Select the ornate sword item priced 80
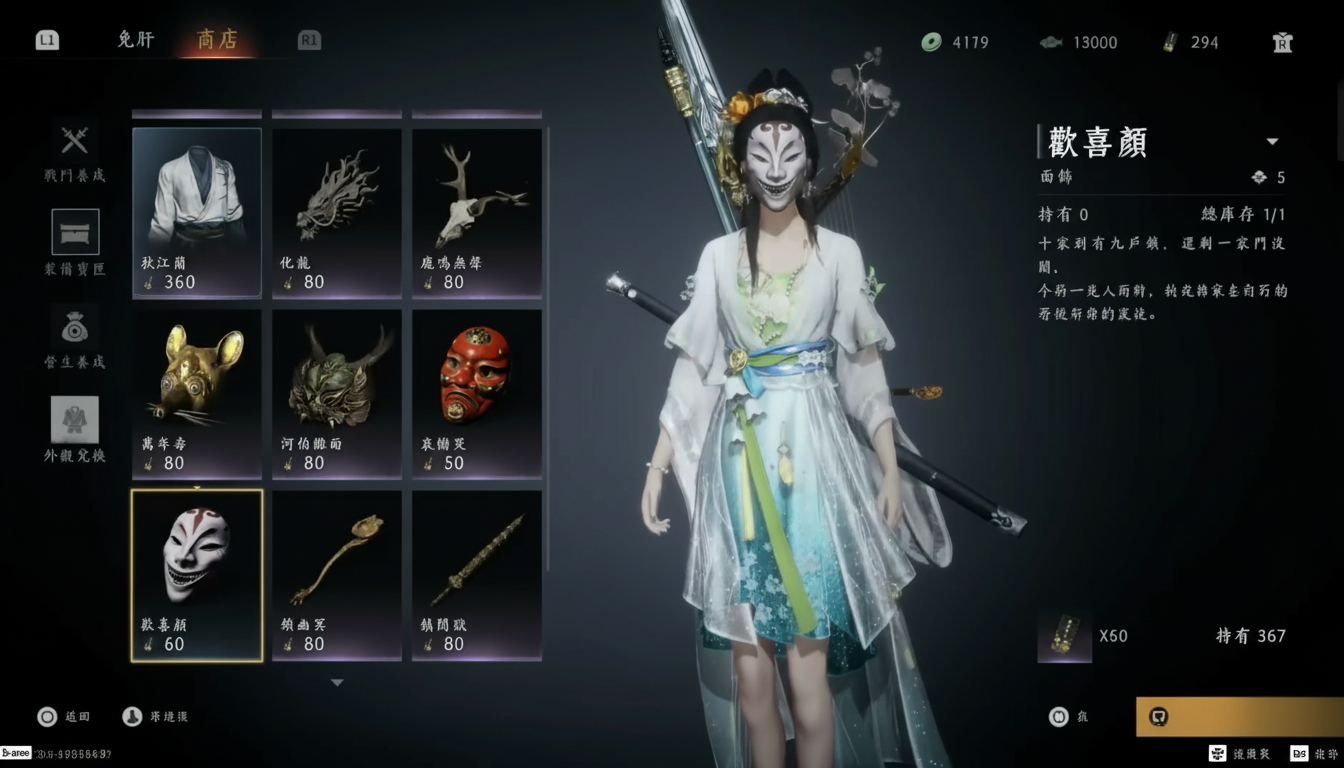This screenshot has width=1344, height=768. coord(477,575)
